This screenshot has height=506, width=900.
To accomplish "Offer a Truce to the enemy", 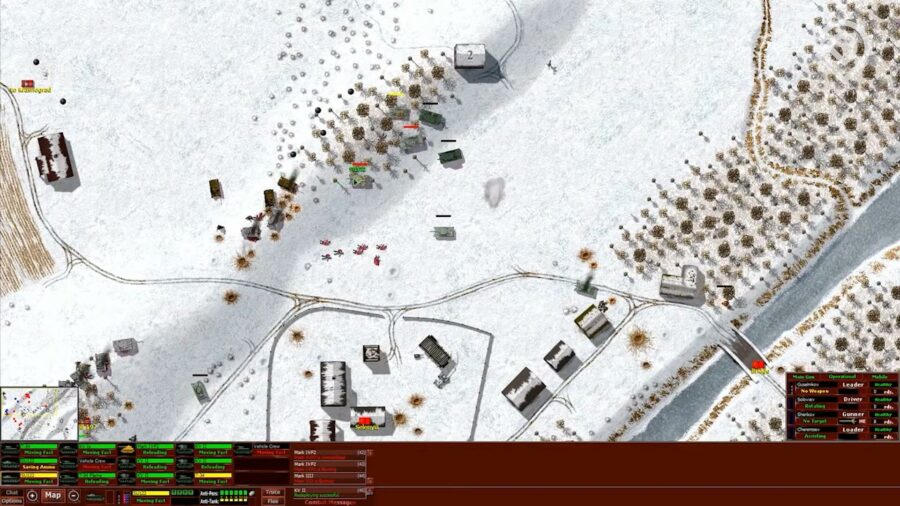I will 272,492.
